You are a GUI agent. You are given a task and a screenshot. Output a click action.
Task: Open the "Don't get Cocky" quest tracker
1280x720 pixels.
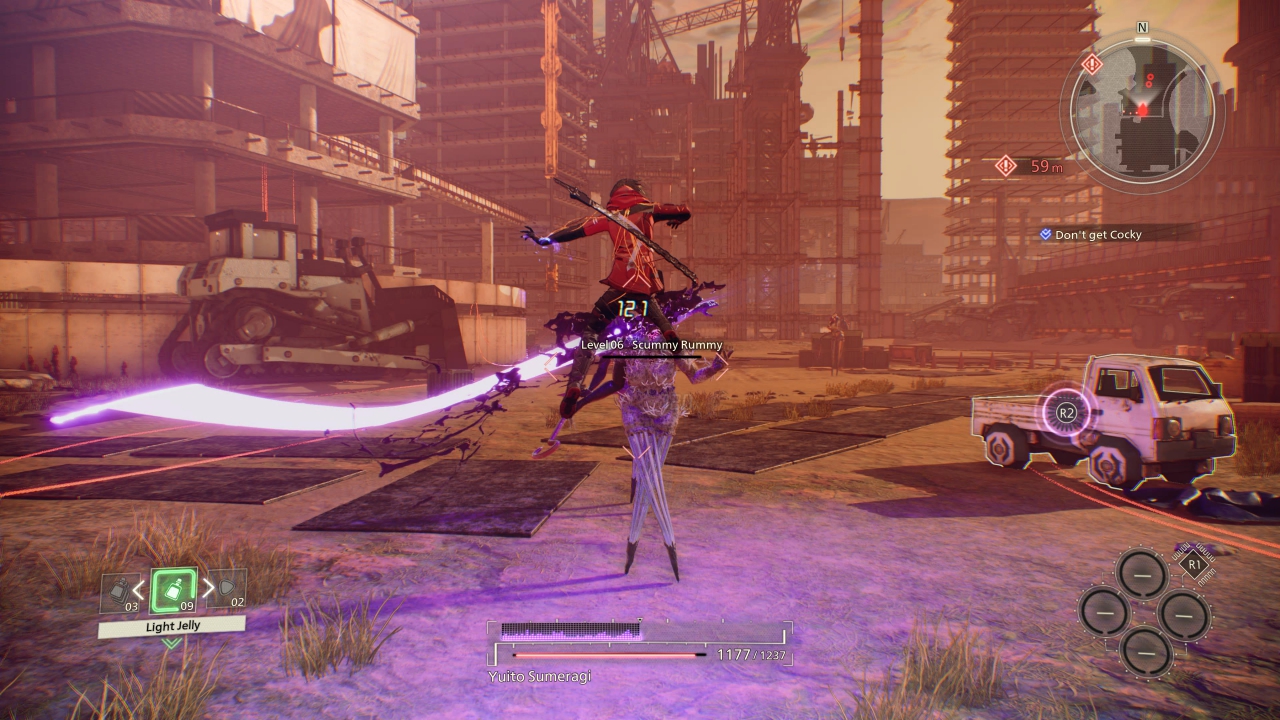pos(1097,234)
